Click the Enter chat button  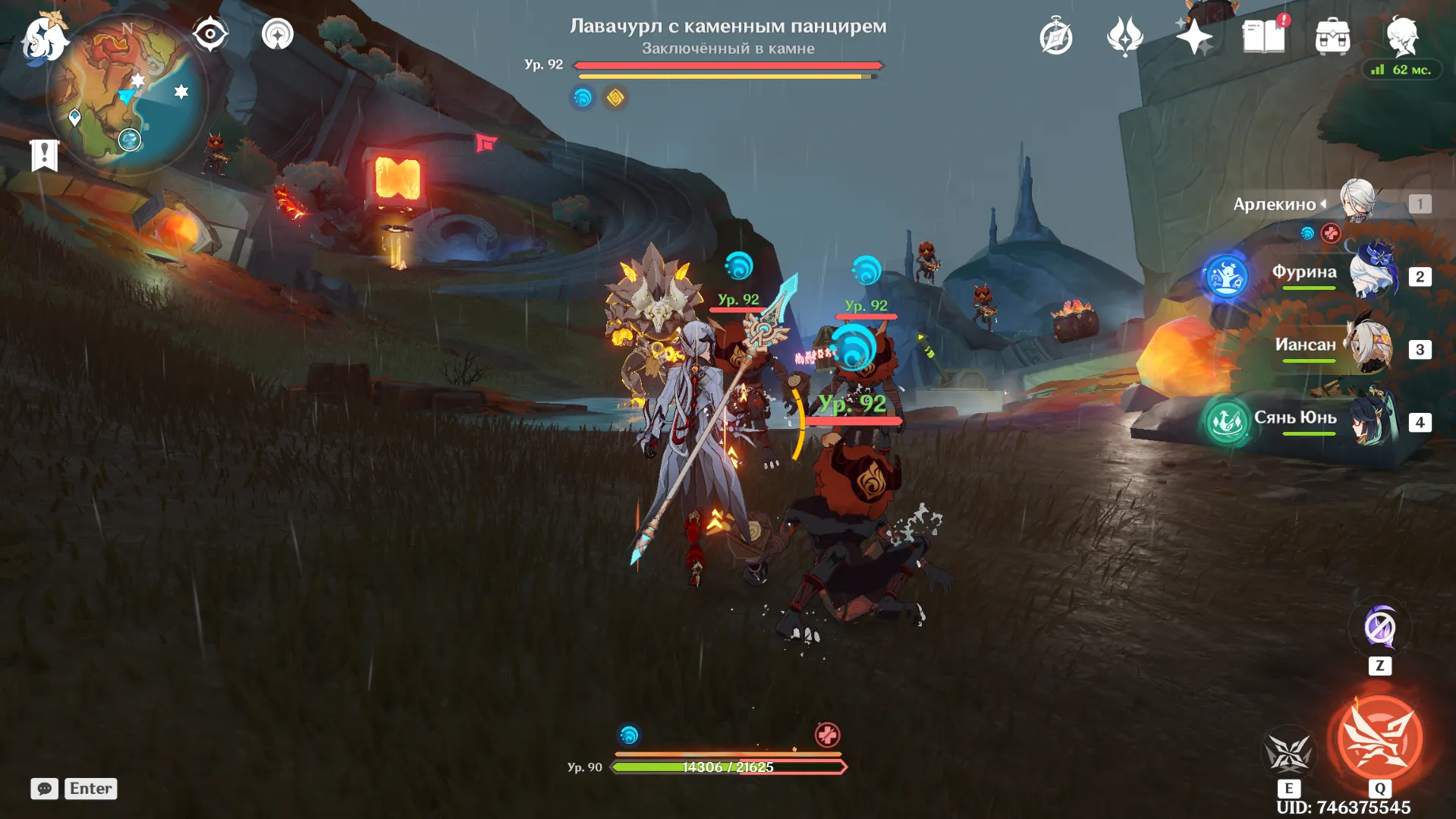click(x=90, y=789)
